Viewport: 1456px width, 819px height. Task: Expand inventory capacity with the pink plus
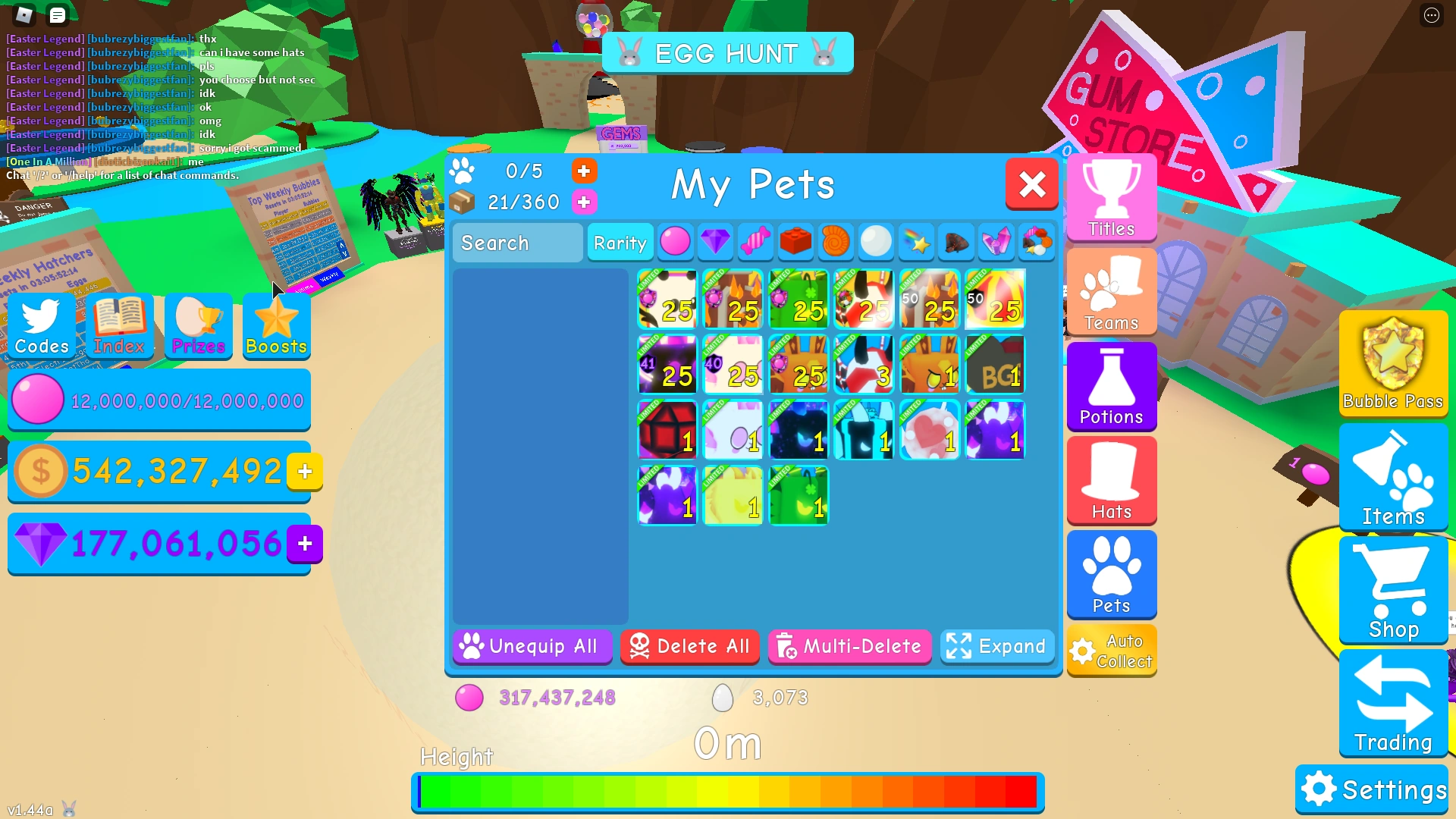[584, 202]
